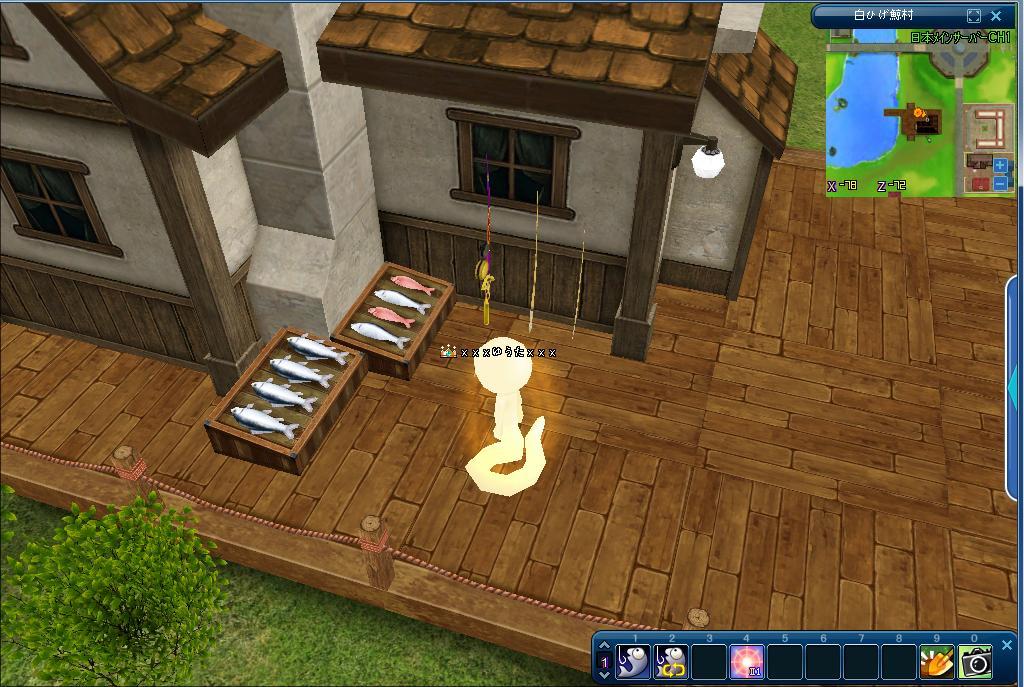Open the camera screenshot tool
The width and height of the screenshot is (1024, 687).
[975, 661]
